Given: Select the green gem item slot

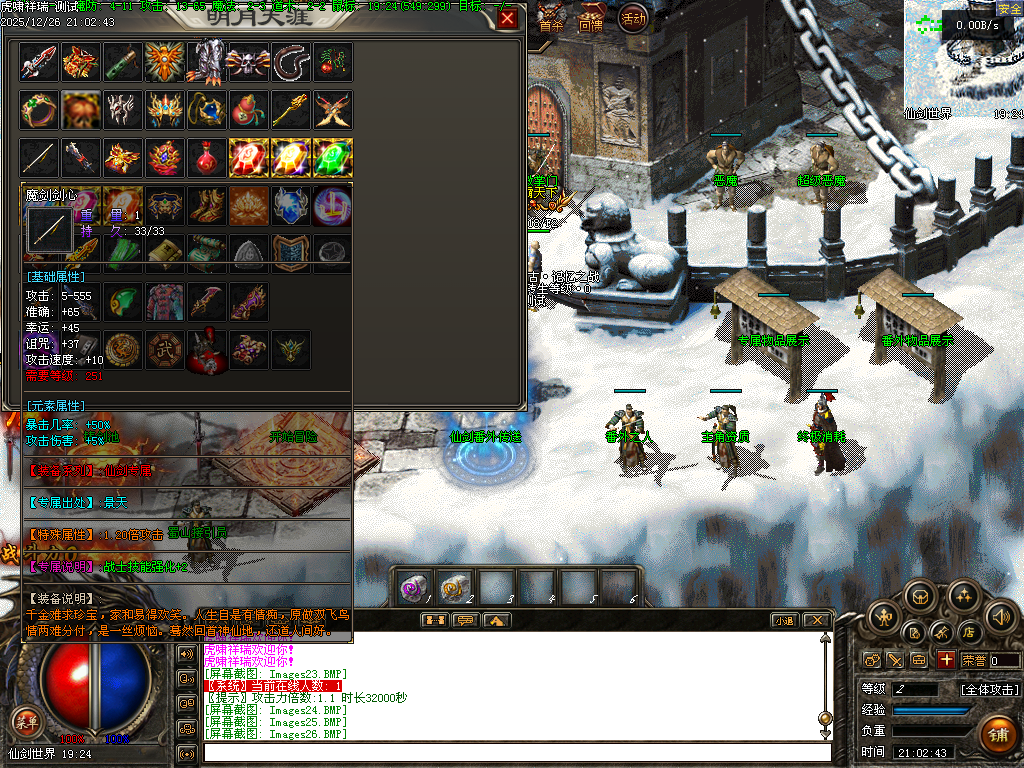Looking at the screenshot, I should pyautogui.click(x=333, y=157).
